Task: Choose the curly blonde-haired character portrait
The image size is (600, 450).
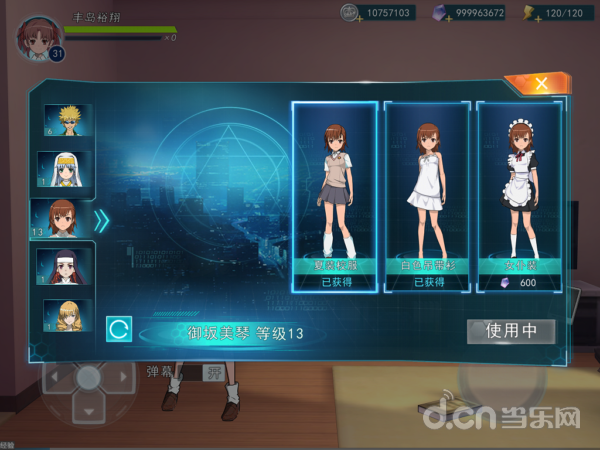Action: (x=68, y=315)
